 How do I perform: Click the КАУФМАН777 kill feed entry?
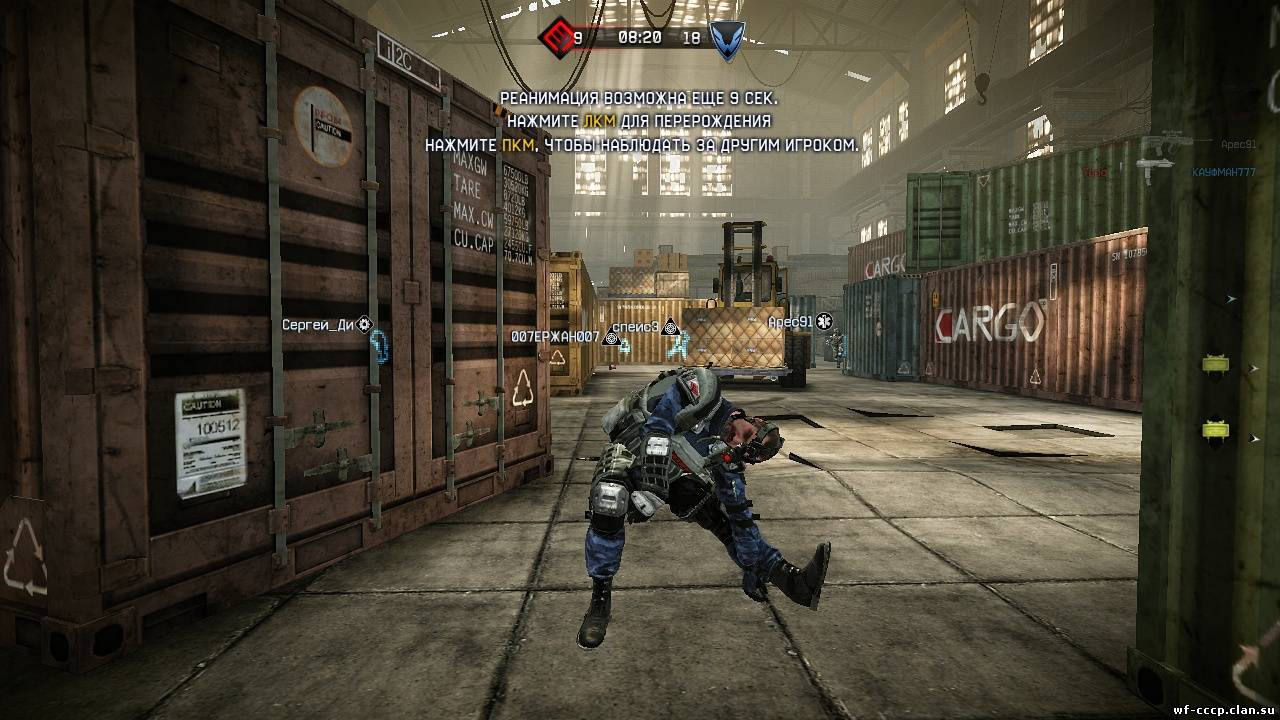click(1223, 172)
